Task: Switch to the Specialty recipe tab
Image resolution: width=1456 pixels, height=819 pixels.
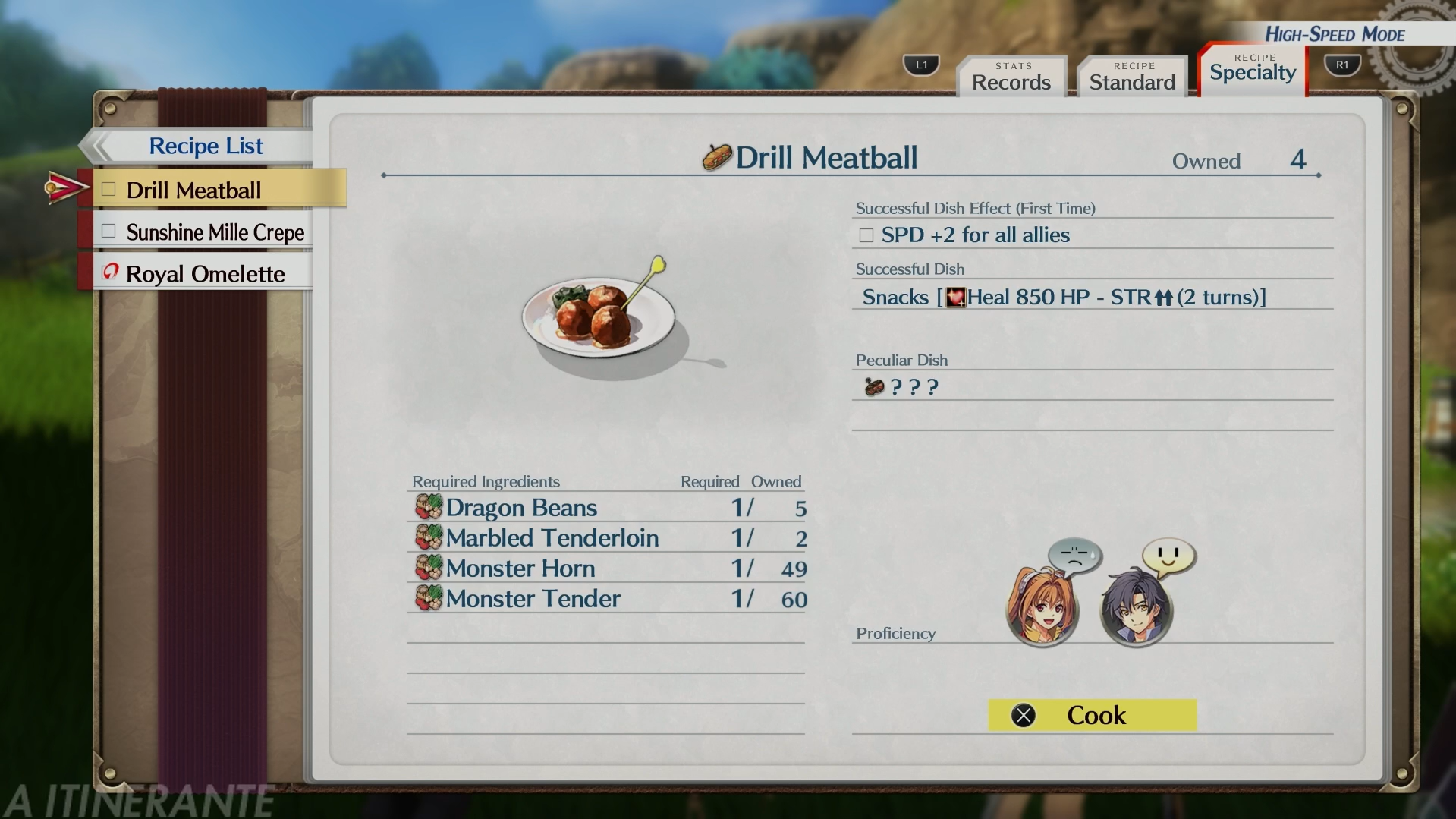Action: point(1253,71)
